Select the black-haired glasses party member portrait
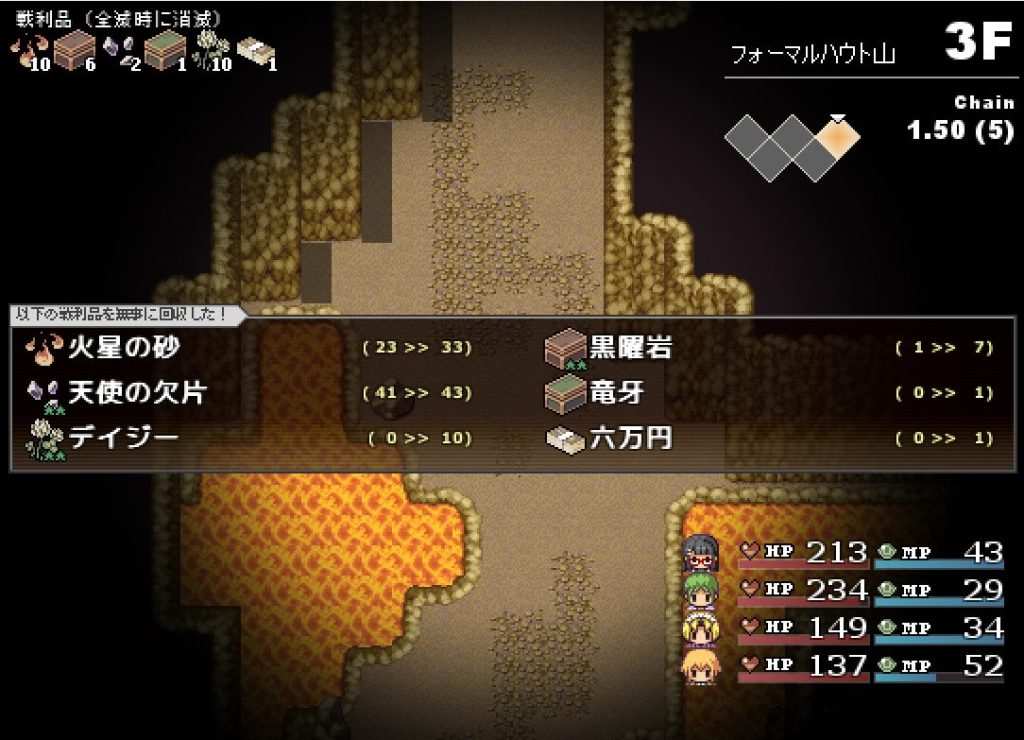Viewport: 1024px width, 740px height. pyautogui.click(x=698, y=552)
